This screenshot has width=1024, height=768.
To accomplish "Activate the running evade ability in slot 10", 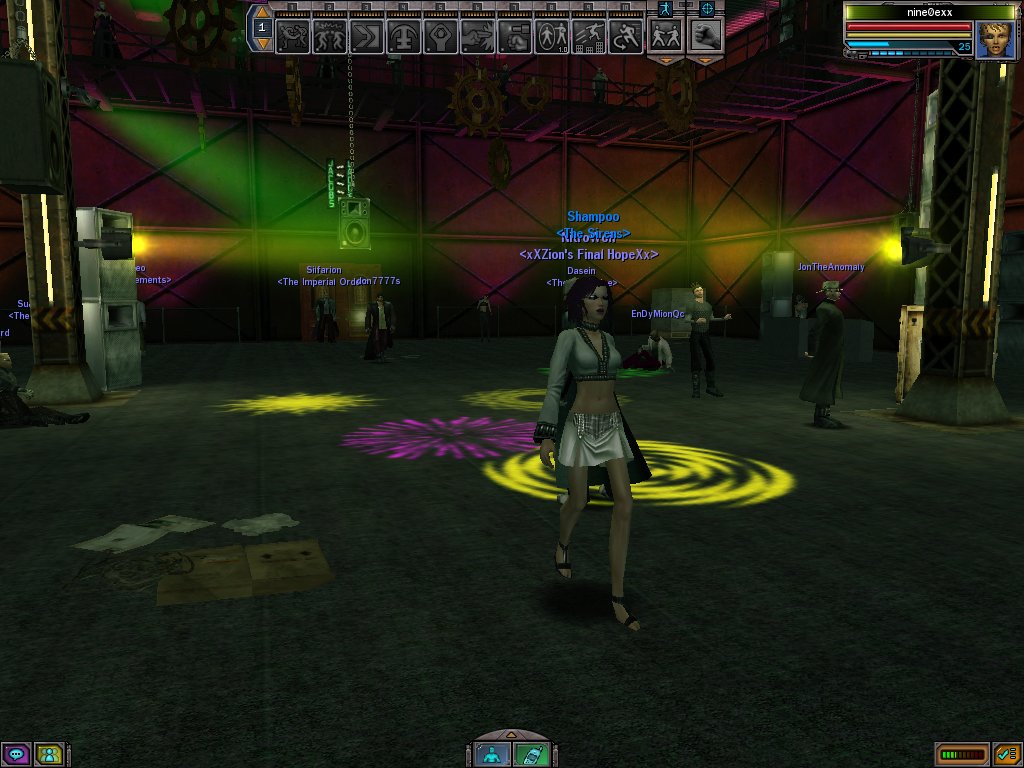I will tap(625, 36).
